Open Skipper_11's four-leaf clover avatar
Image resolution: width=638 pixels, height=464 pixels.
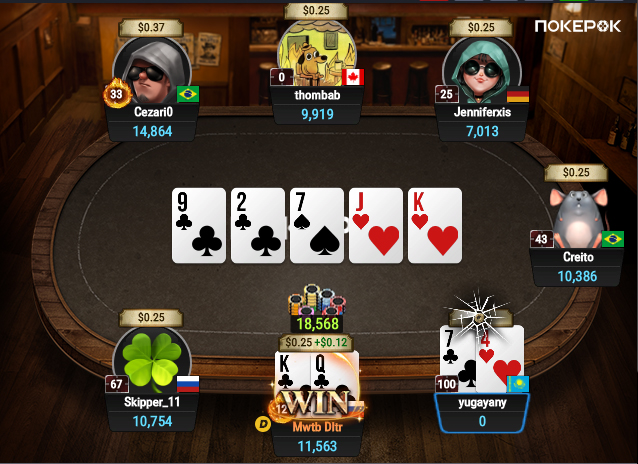(152, 358)
